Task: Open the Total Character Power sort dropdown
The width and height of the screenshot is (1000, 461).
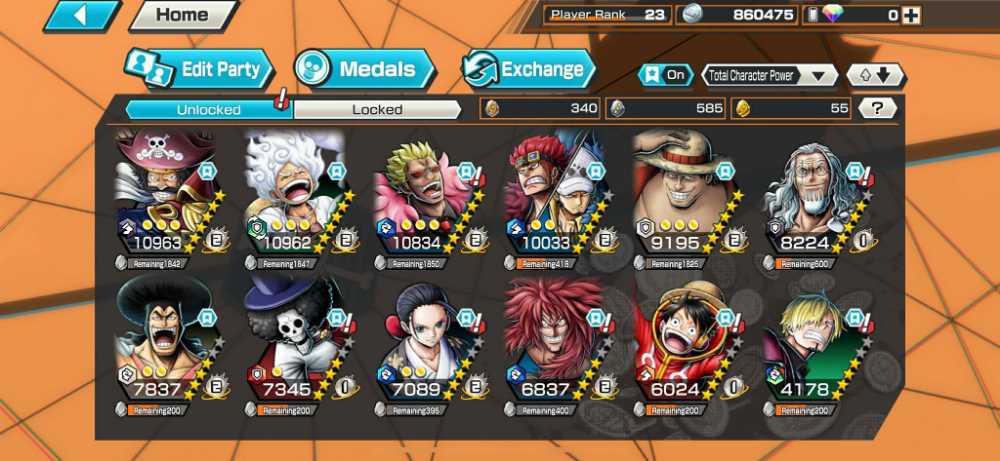Action: coord(770,75)
